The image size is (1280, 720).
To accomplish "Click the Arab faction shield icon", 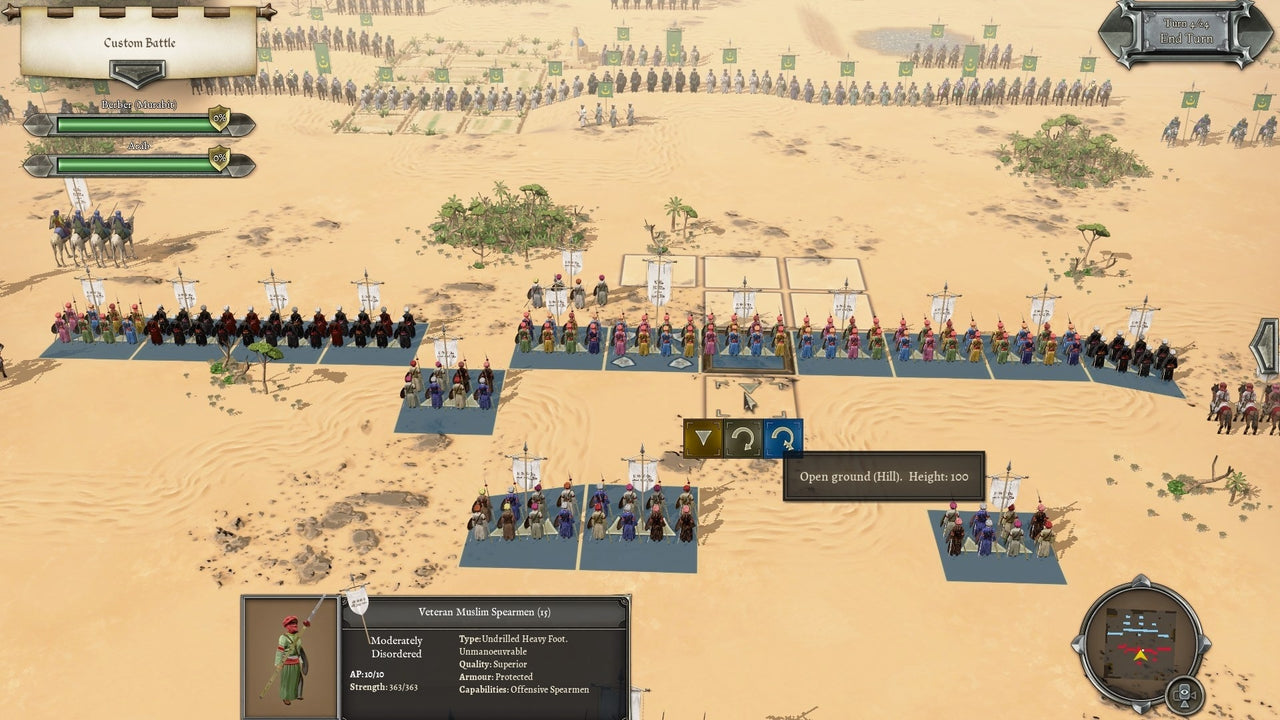I will point(220,158).
